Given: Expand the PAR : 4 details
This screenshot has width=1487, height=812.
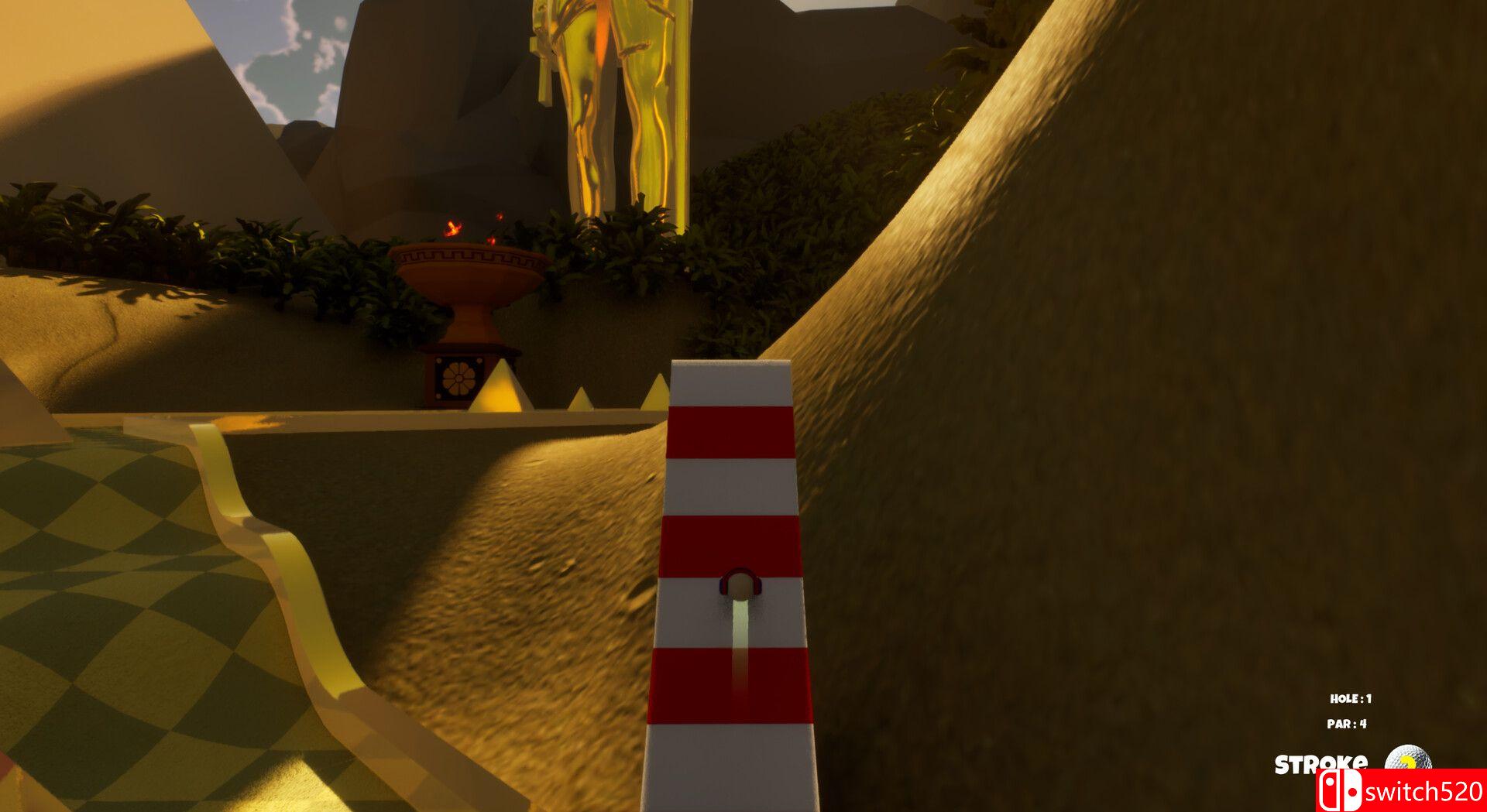Looking at the screenshot, I should [1347, 724].
